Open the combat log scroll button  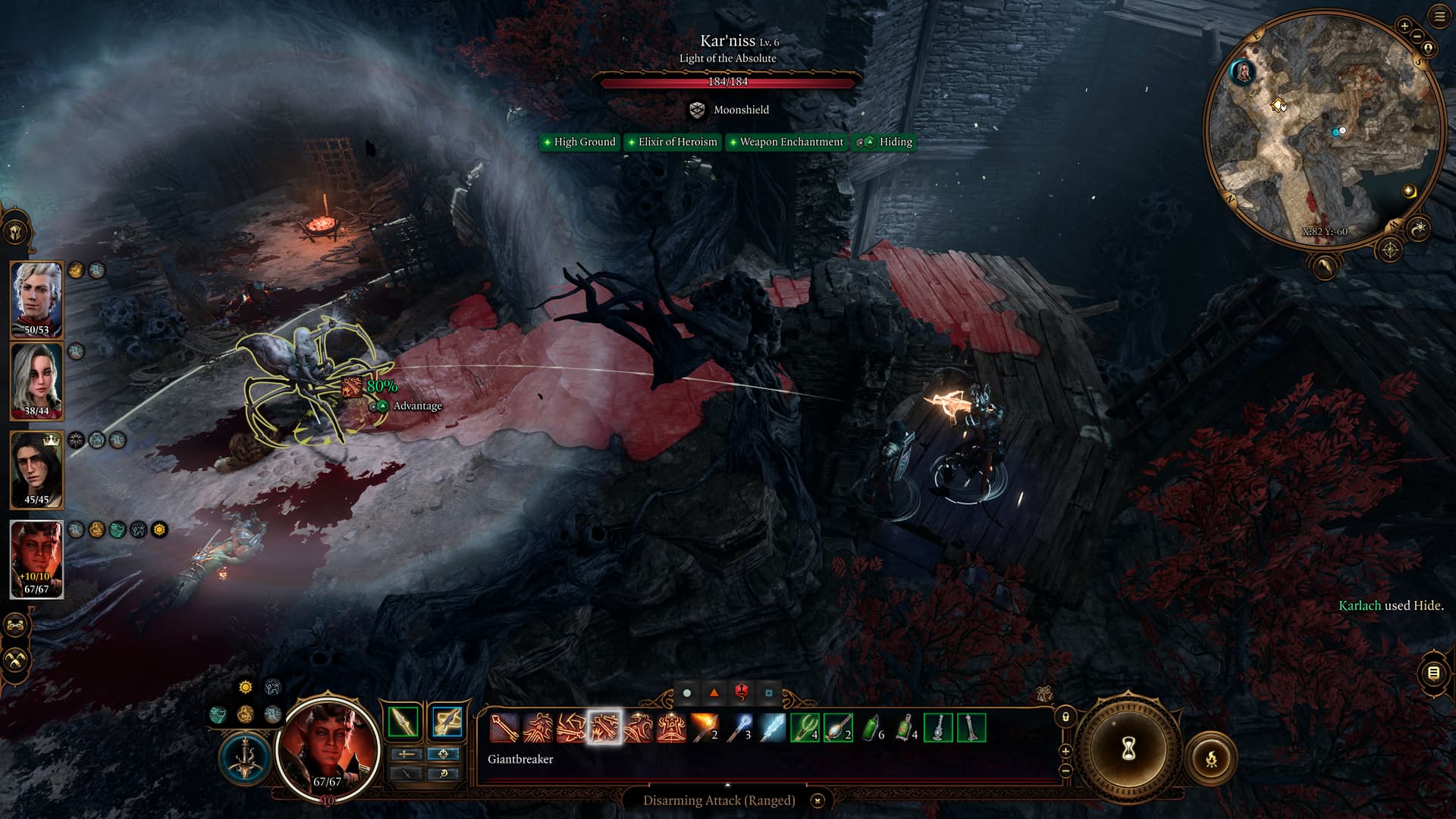1433,673
